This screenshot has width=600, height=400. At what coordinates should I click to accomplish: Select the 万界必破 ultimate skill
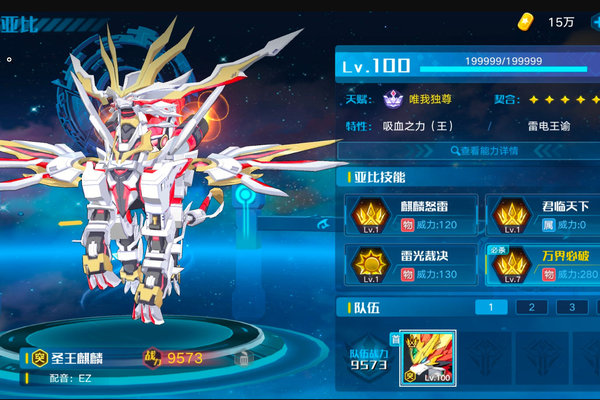543,264
